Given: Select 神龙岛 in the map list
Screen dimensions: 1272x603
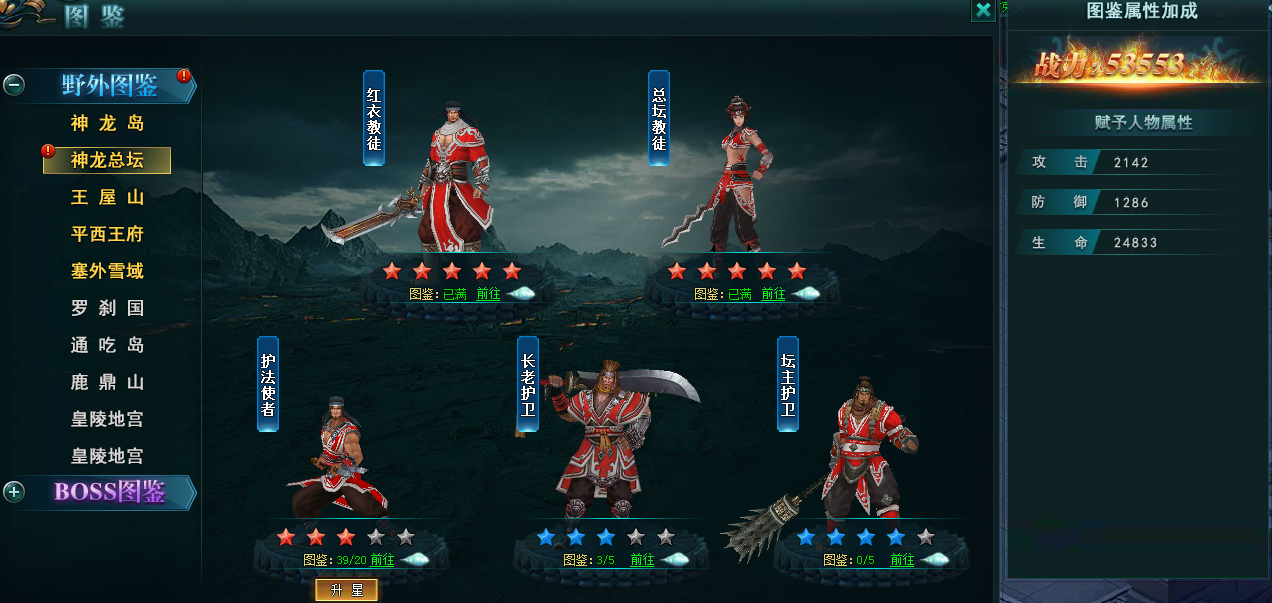Looking at the screenshot, I should click(x=107, y=124).
